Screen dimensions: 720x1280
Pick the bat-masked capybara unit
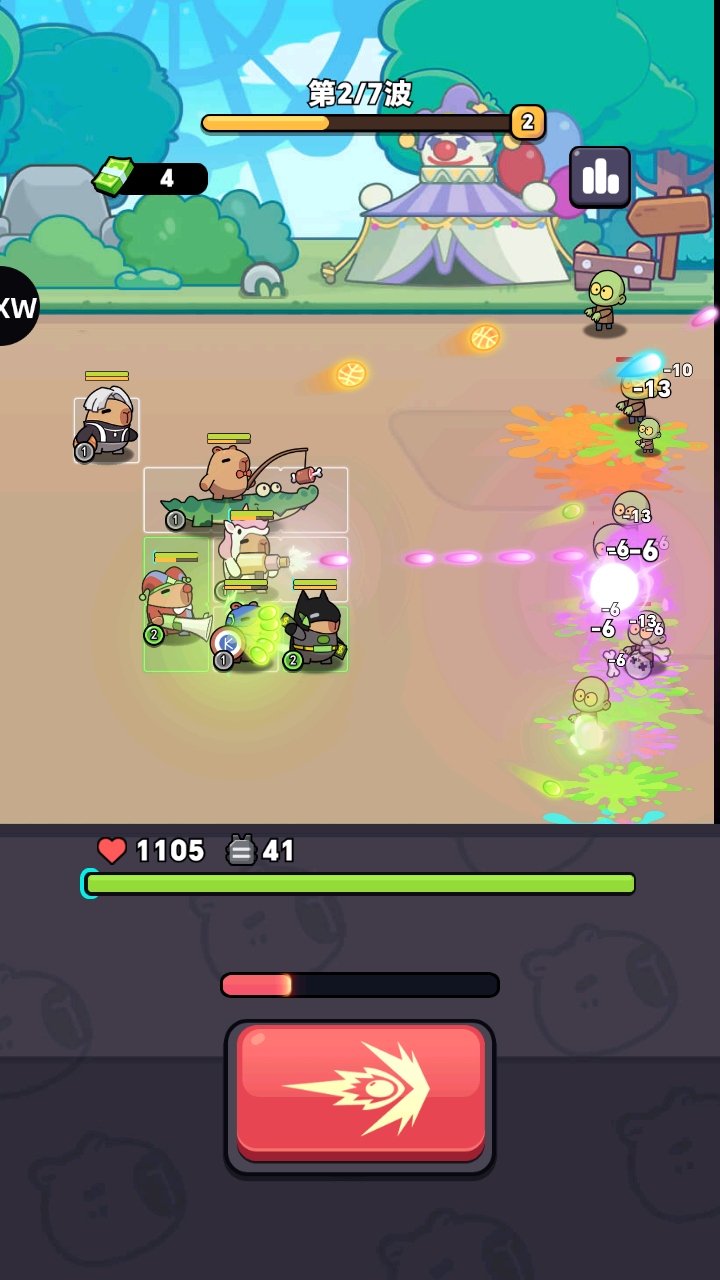(316, 629)
